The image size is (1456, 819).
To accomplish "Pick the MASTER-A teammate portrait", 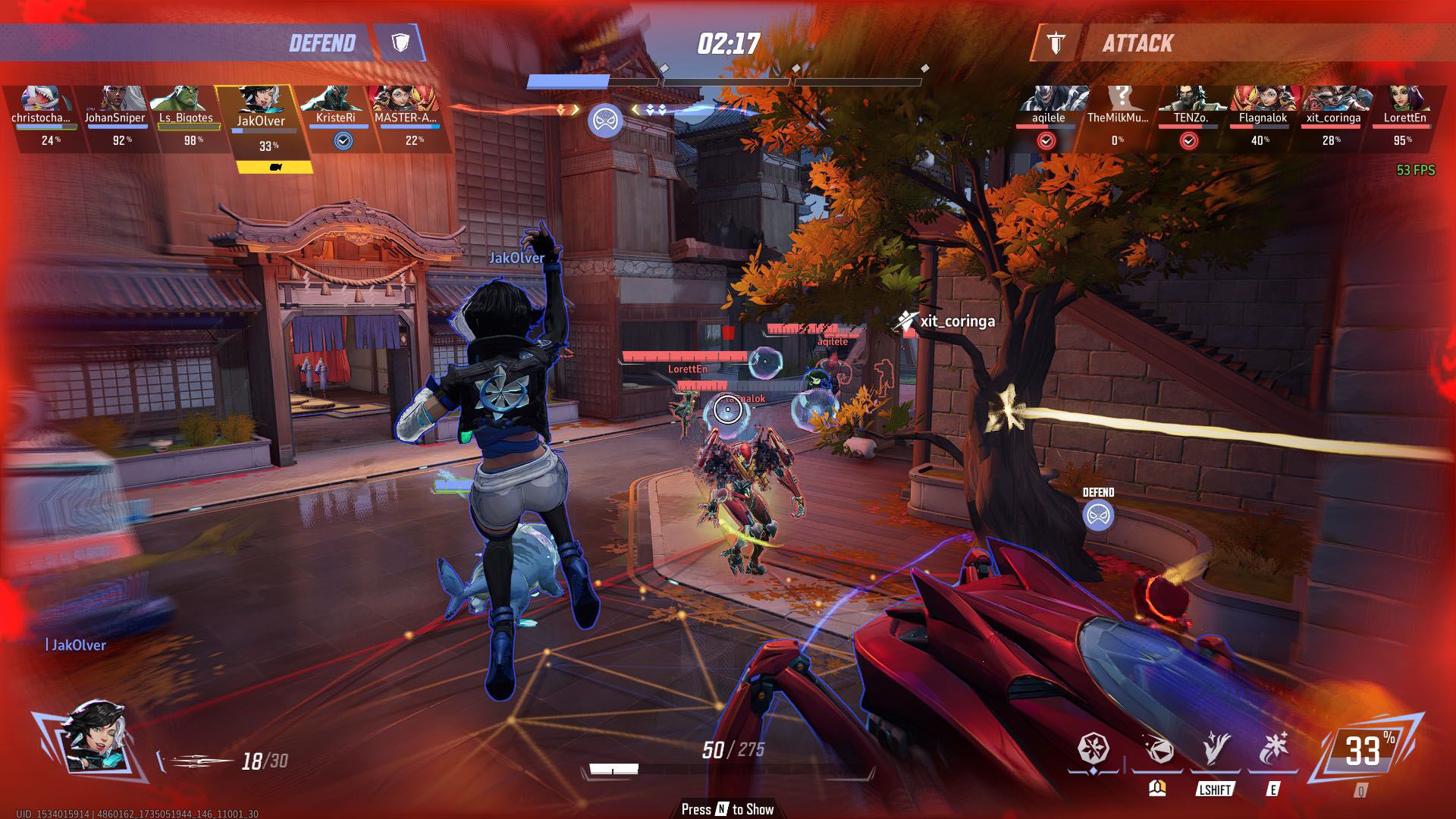I will pyautogui.click(x=406, y=100).
